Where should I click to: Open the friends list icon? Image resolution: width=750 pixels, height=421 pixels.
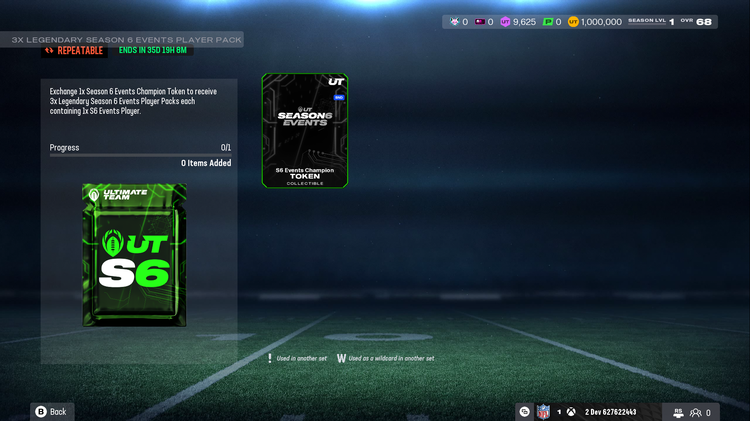[x=695, y=412]
